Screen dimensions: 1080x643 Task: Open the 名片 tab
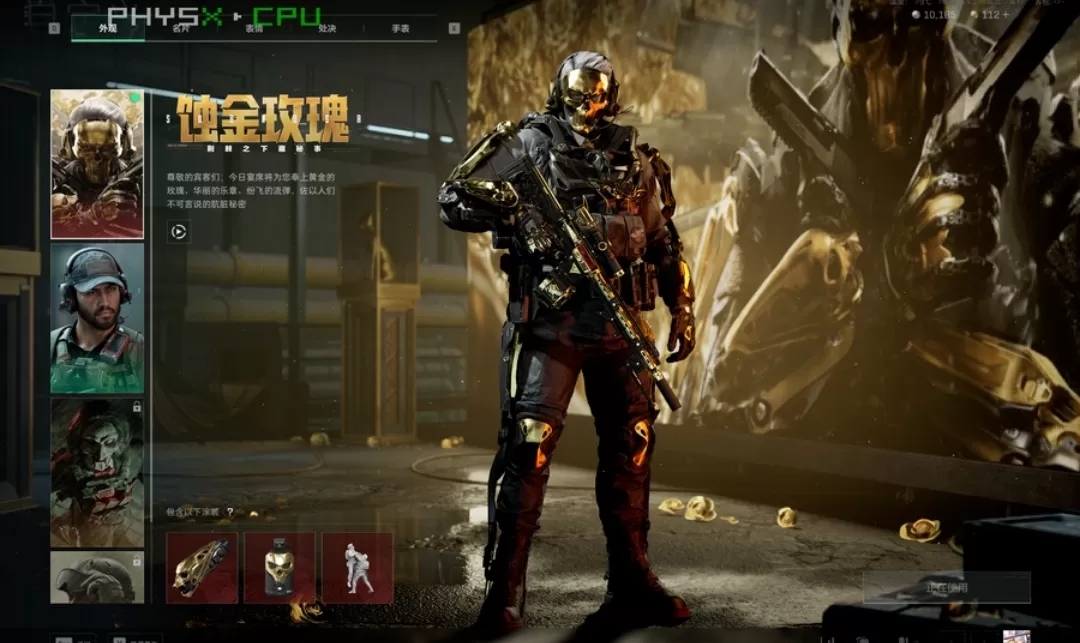click(x=181, y=29)
